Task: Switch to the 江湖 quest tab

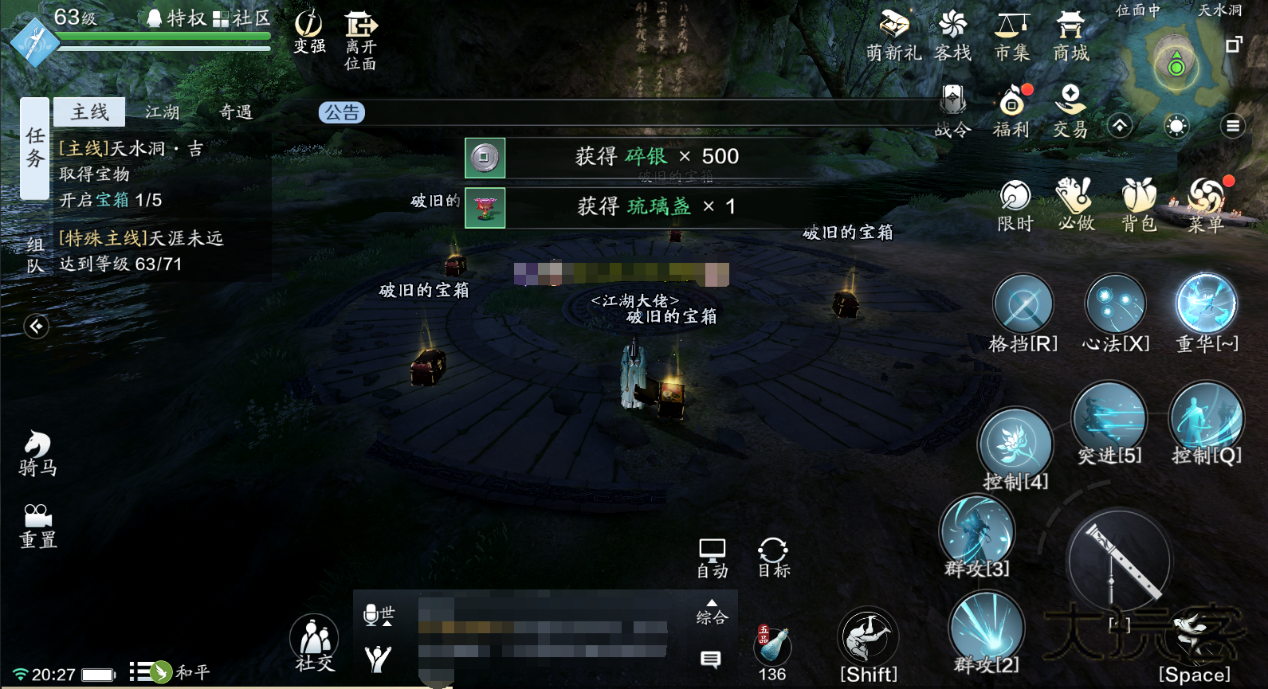Action: click(x=162, y=112)
